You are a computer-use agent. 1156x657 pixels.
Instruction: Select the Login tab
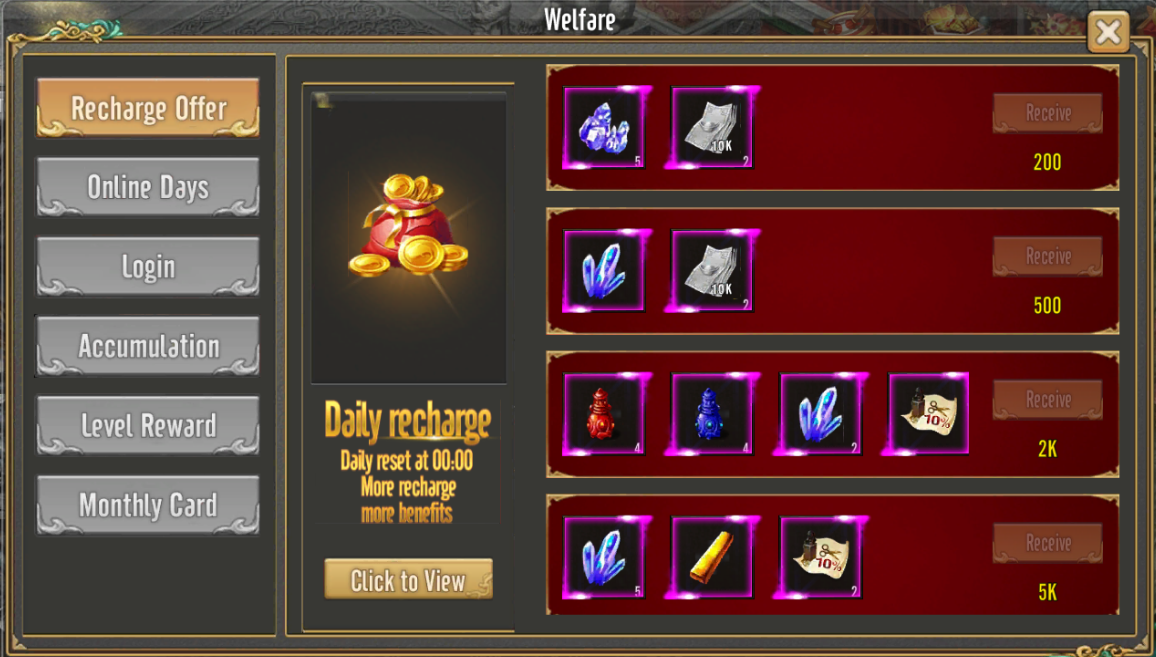click(148, 267)
